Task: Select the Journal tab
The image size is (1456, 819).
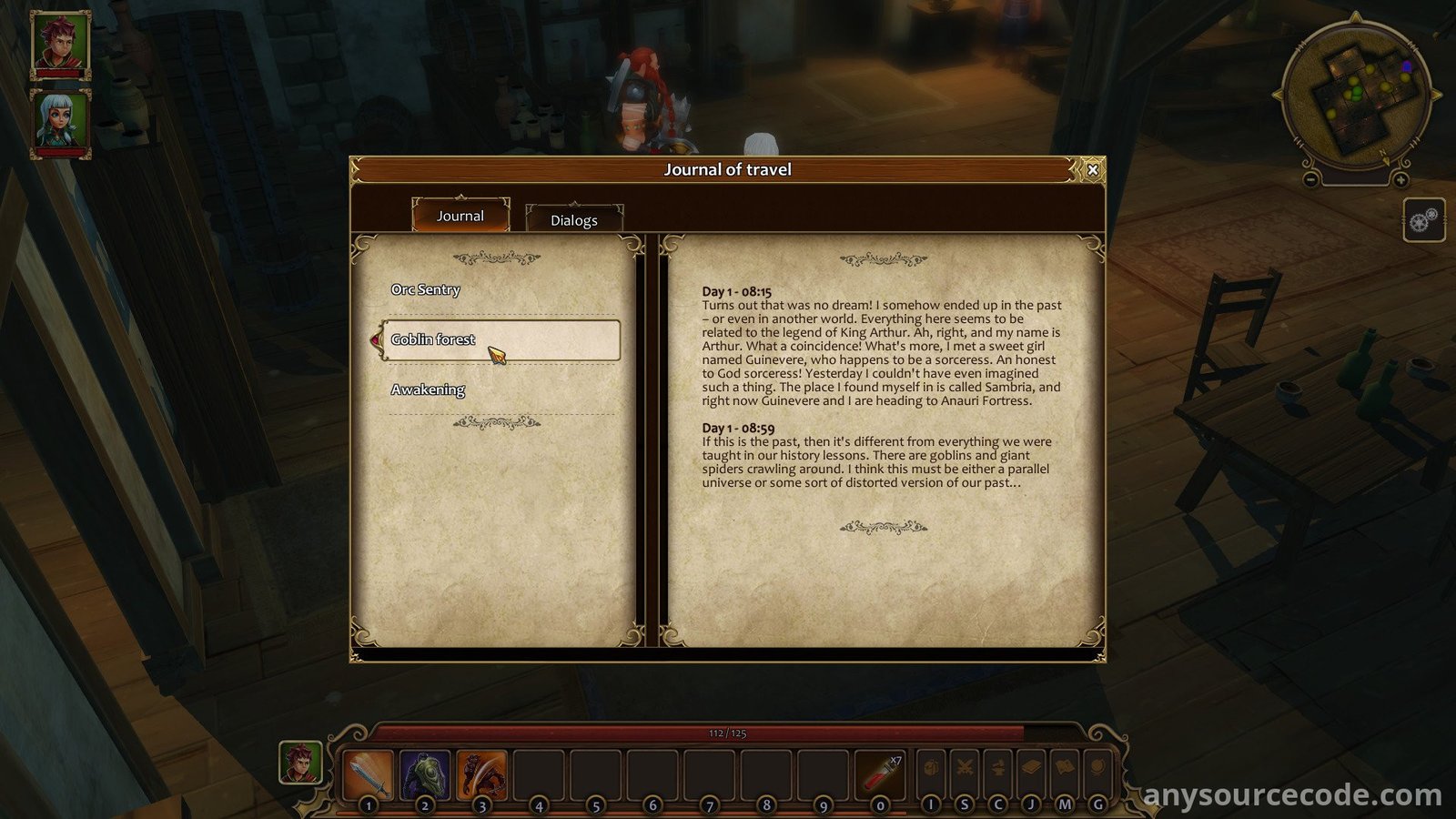Action: 460,216
